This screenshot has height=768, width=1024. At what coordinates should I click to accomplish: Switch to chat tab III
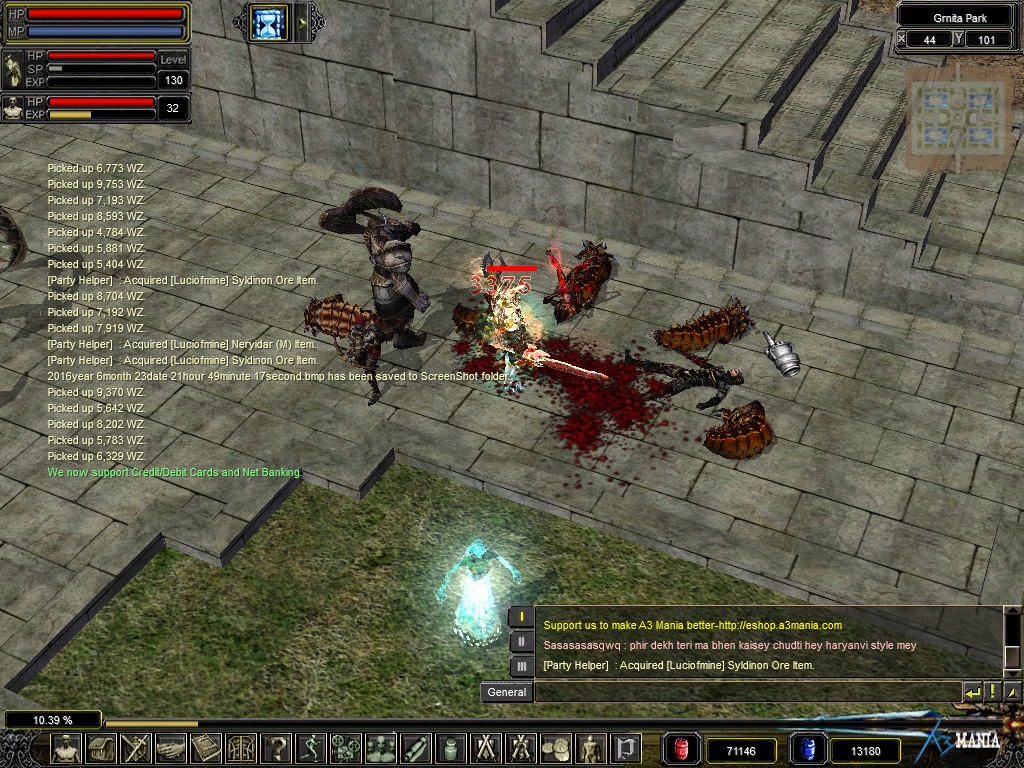(x=521, y=666)
